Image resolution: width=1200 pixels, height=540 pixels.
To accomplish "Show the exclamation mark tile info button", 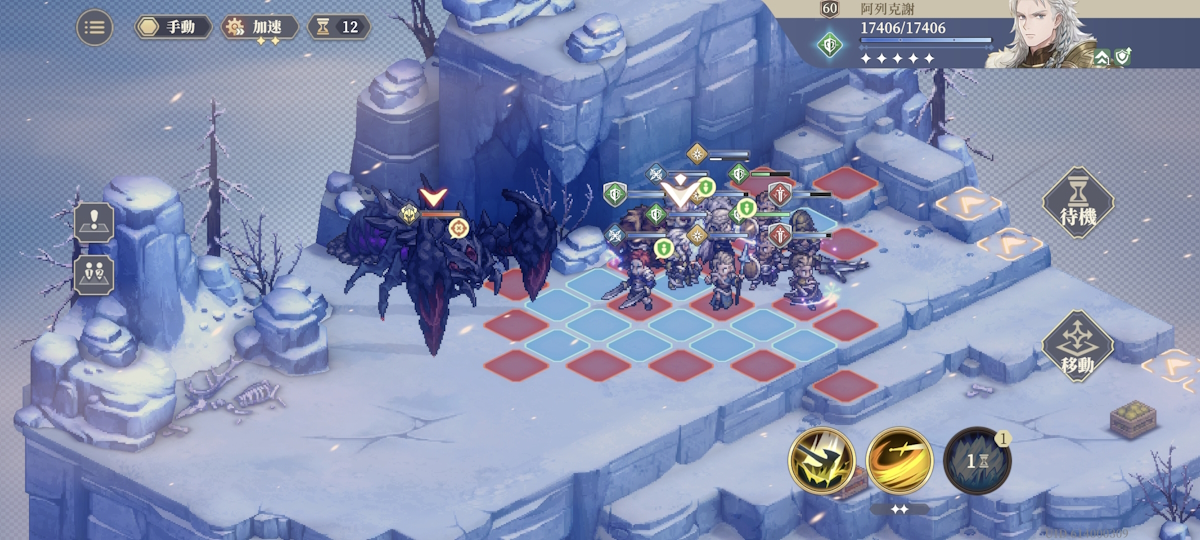I will tap(95, 221).
